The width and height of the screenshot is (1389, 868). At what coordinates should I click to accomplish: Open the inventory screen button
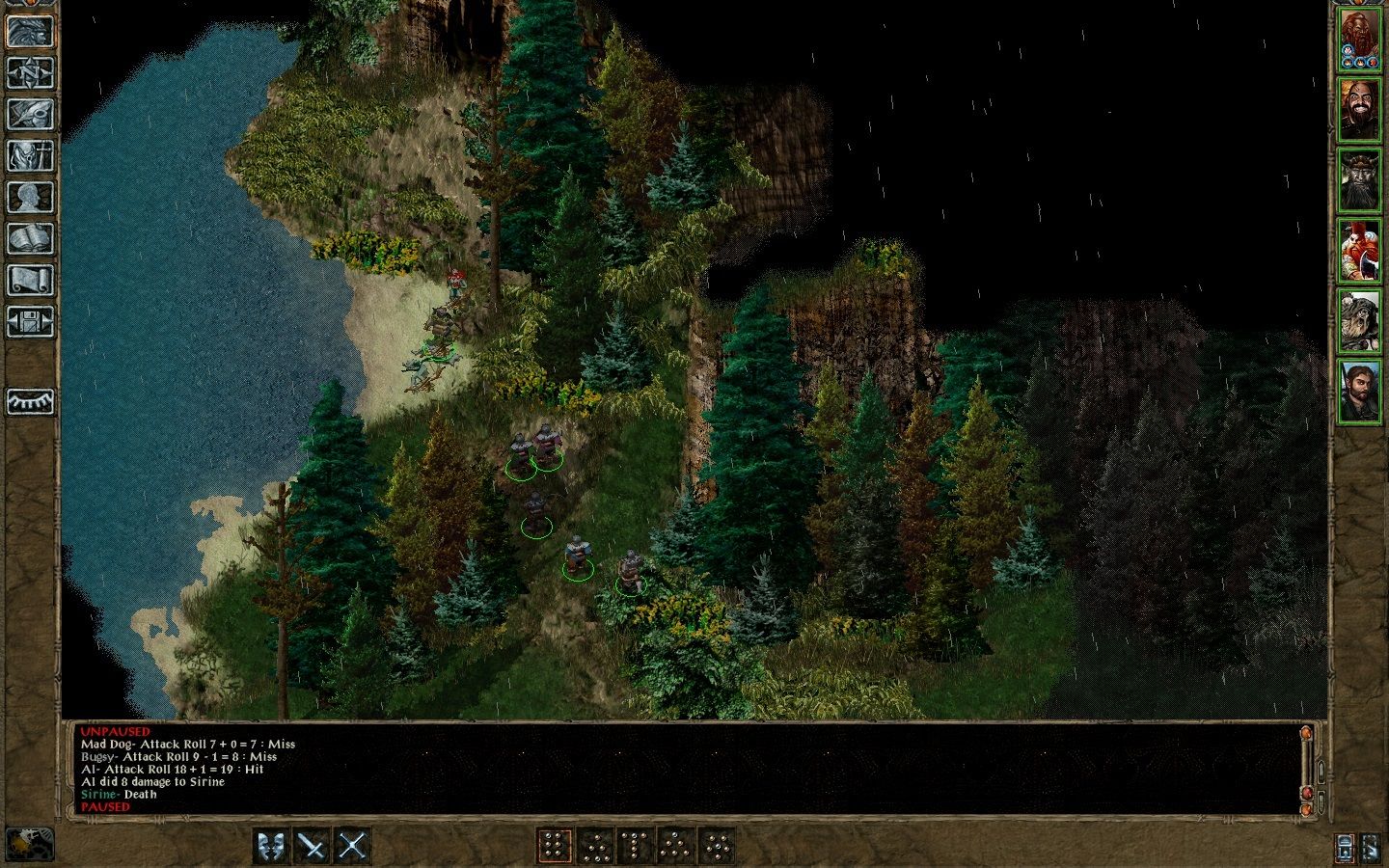(30, 155)
